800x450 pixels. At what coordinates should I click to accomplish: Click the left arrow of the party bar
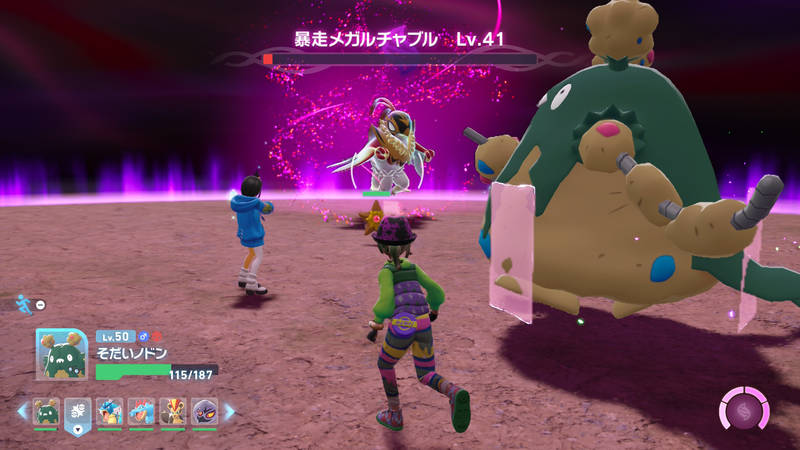pos(22,411)
